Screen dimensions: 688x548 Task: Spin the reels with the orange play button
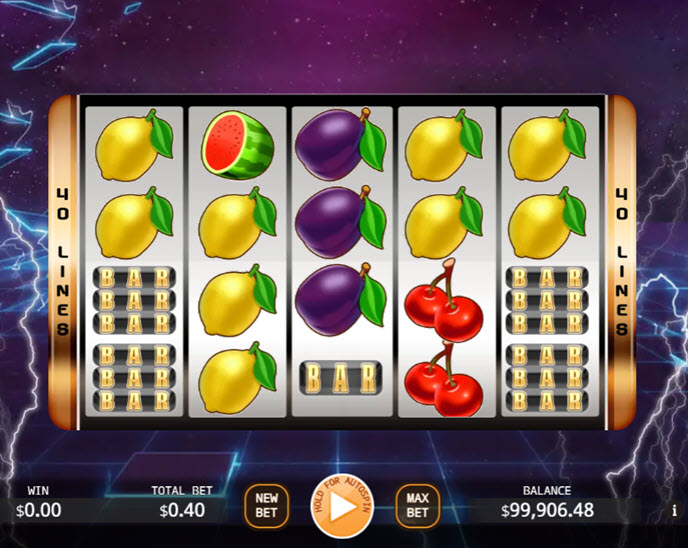[342, 507]
